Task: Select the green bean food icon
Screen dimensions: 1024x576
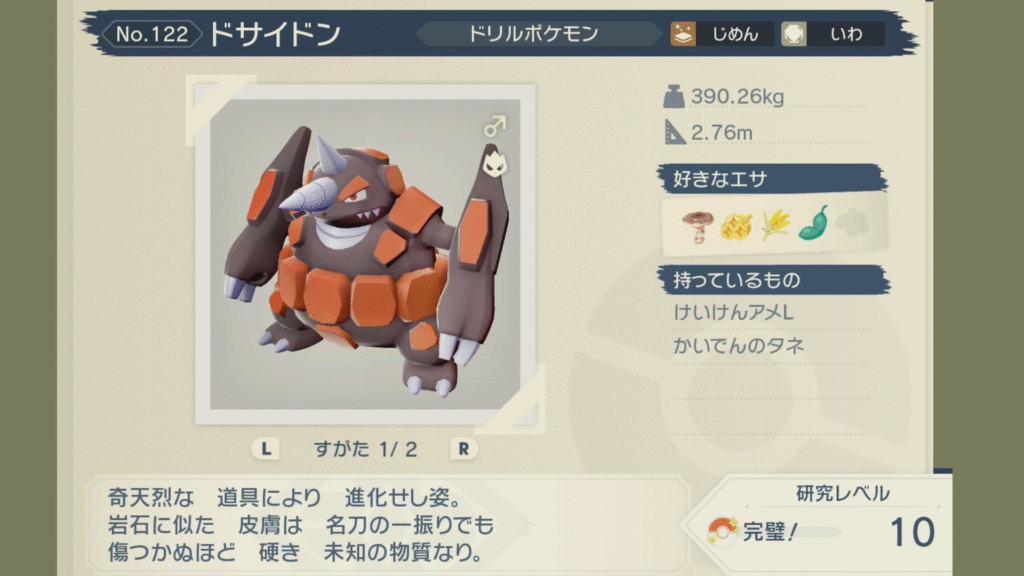Action: point(813,224)
